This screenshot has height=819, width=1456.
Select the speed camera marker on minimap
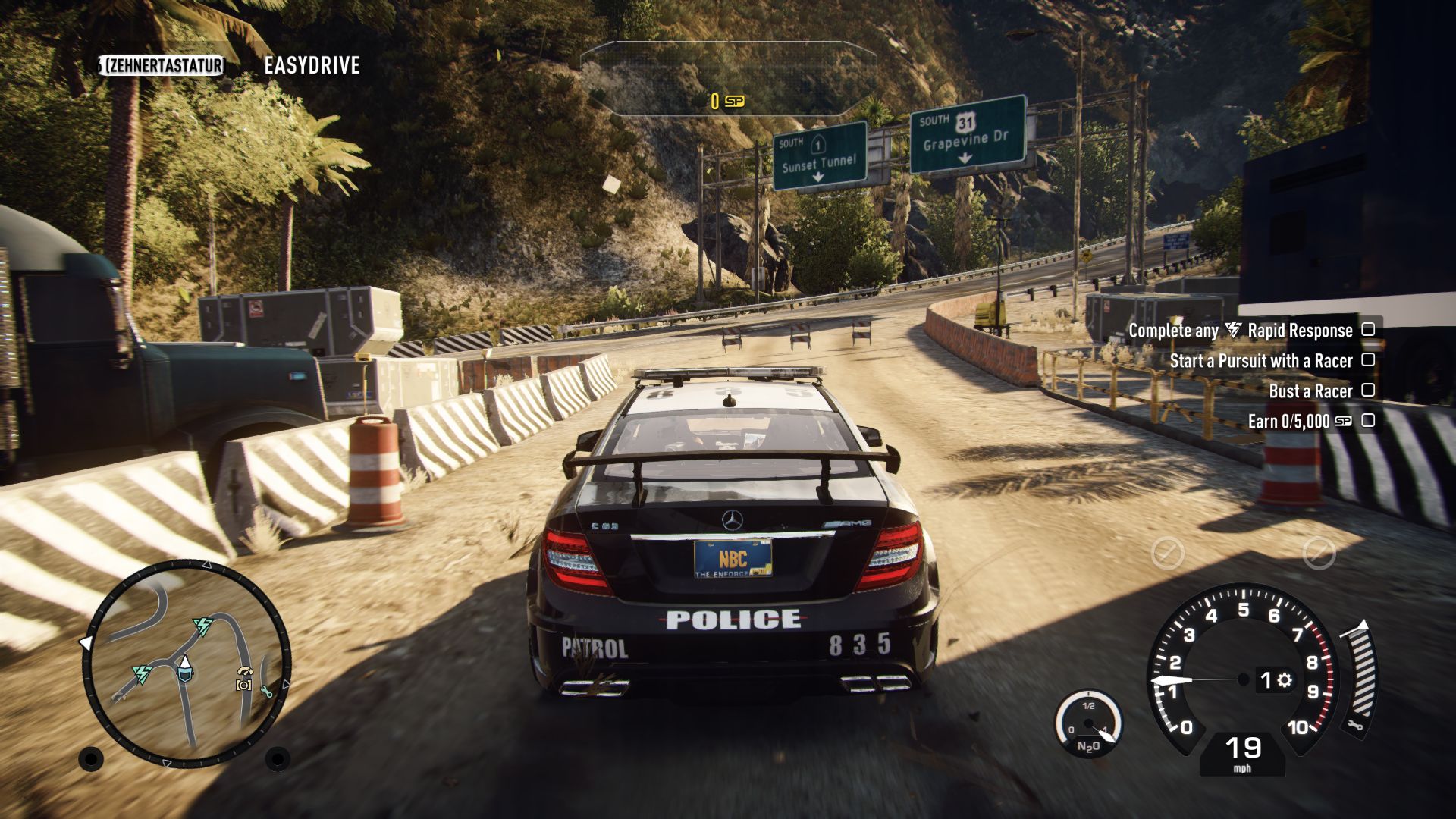pyautogui.click(x=243, y=679)
